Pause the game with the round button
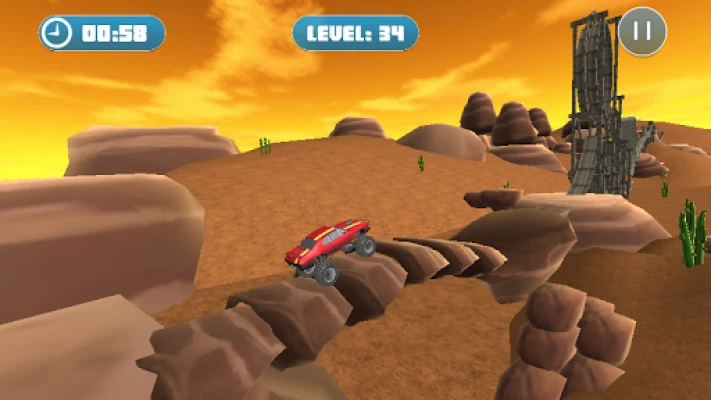This screenshot has width=711, height=400. pos(642,31)
